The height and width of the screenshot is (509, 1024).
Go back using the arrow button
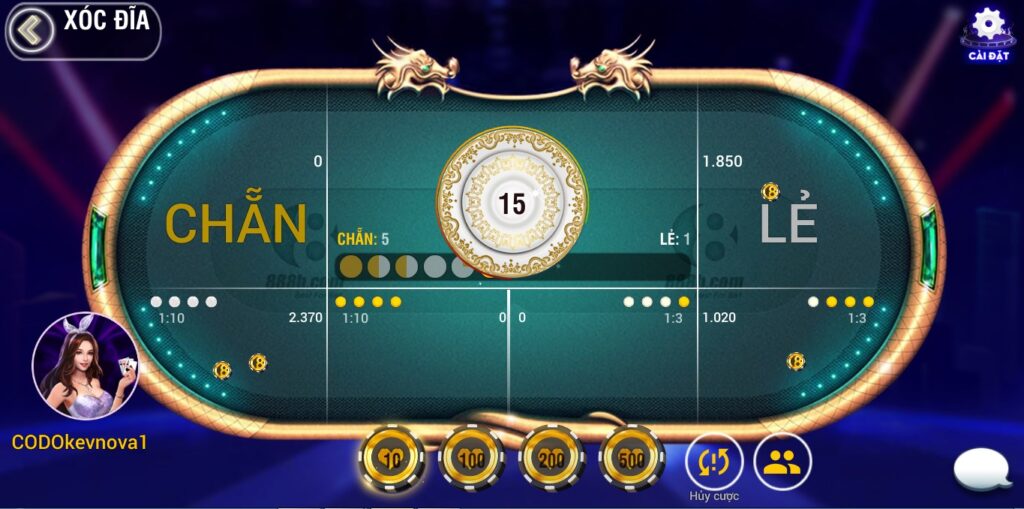[x=31, y=31]
